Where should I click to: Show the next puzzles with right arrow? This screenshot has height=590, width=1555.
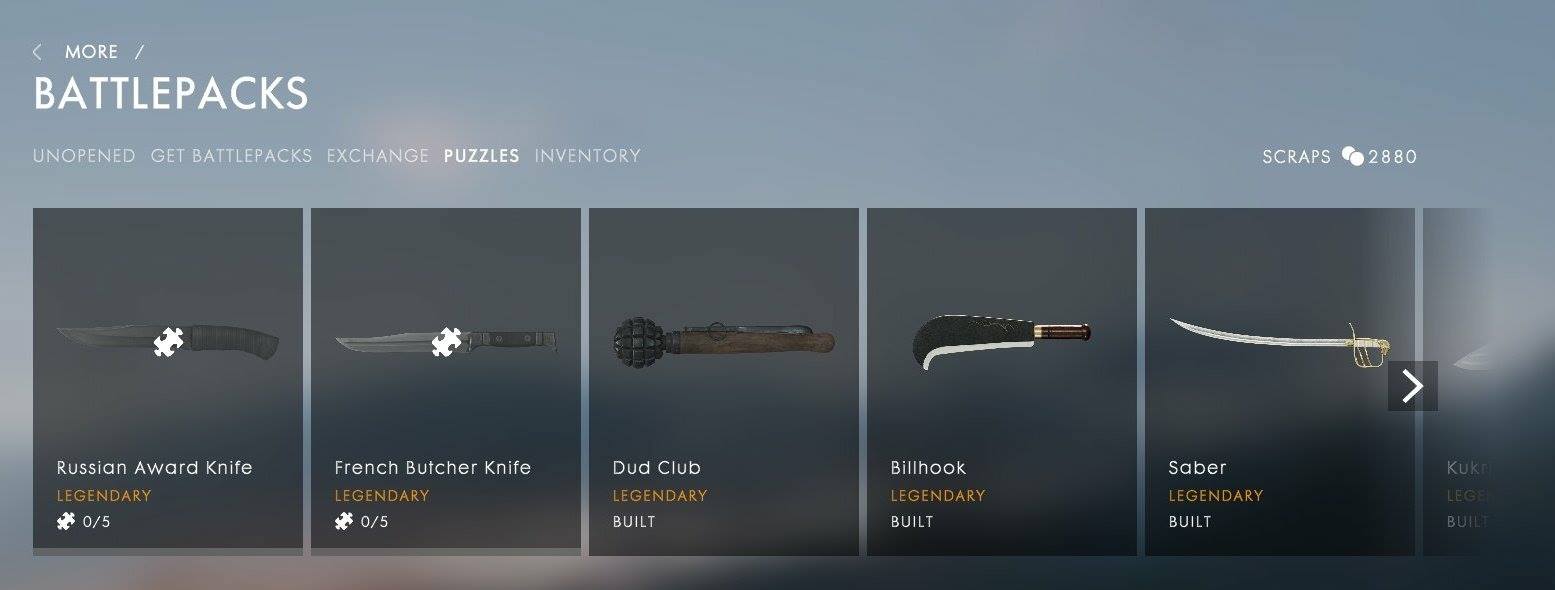[x=1412, y=386]
